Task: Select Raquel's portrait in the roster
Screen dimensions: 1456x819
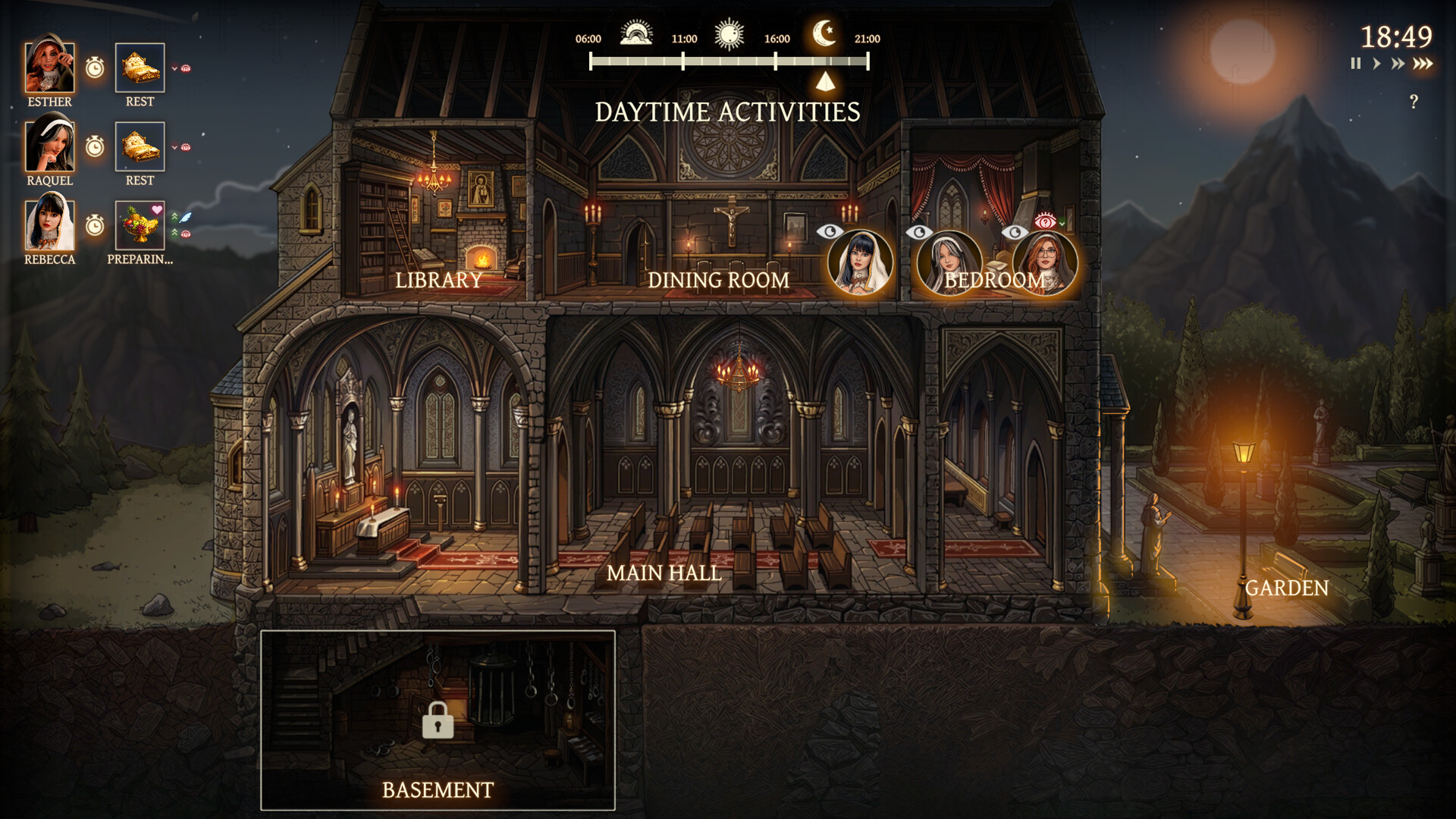Action: coord(50,146)
